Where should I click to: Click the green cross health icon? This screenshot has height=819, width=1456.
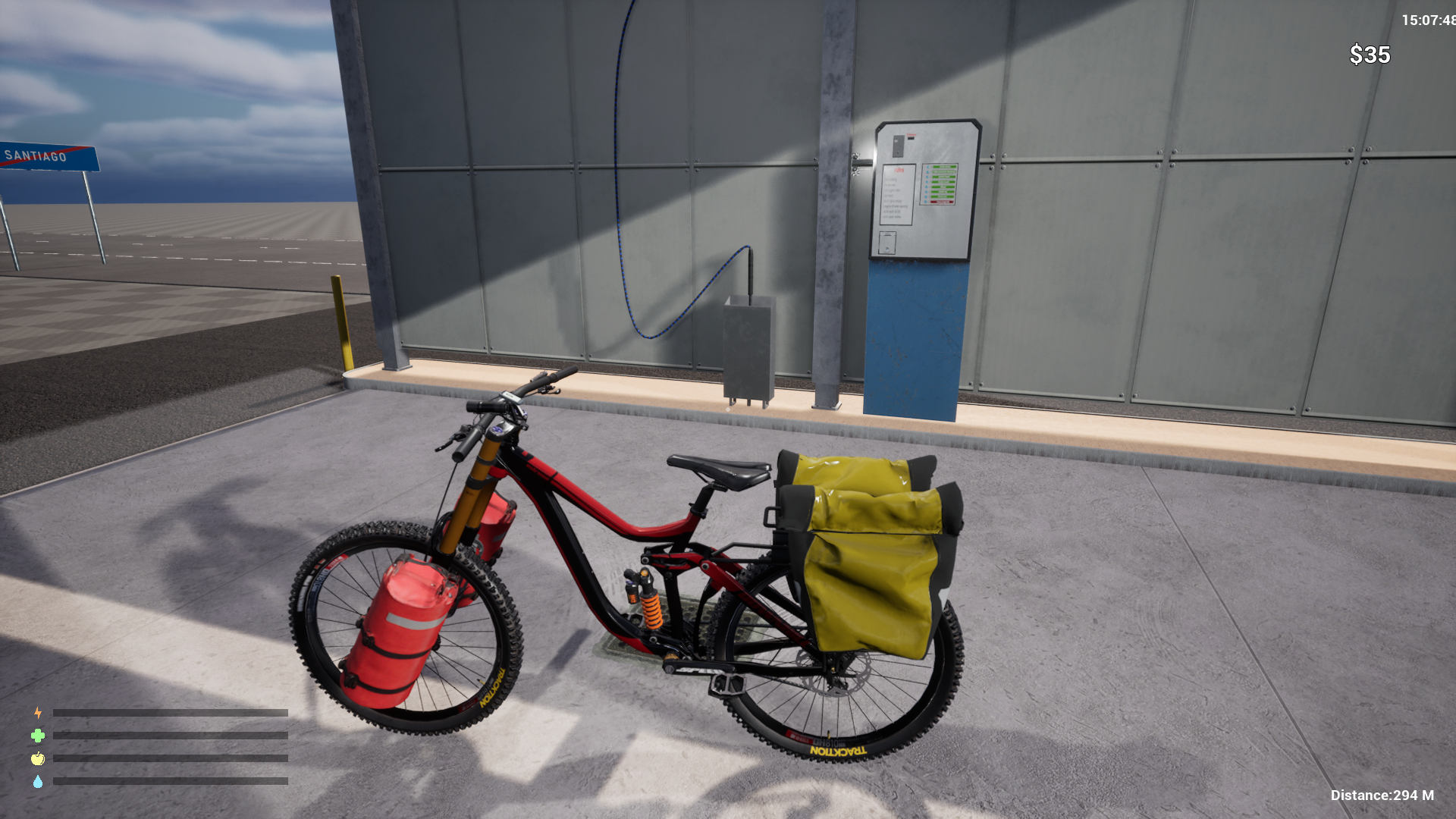(x=36, y=735)
